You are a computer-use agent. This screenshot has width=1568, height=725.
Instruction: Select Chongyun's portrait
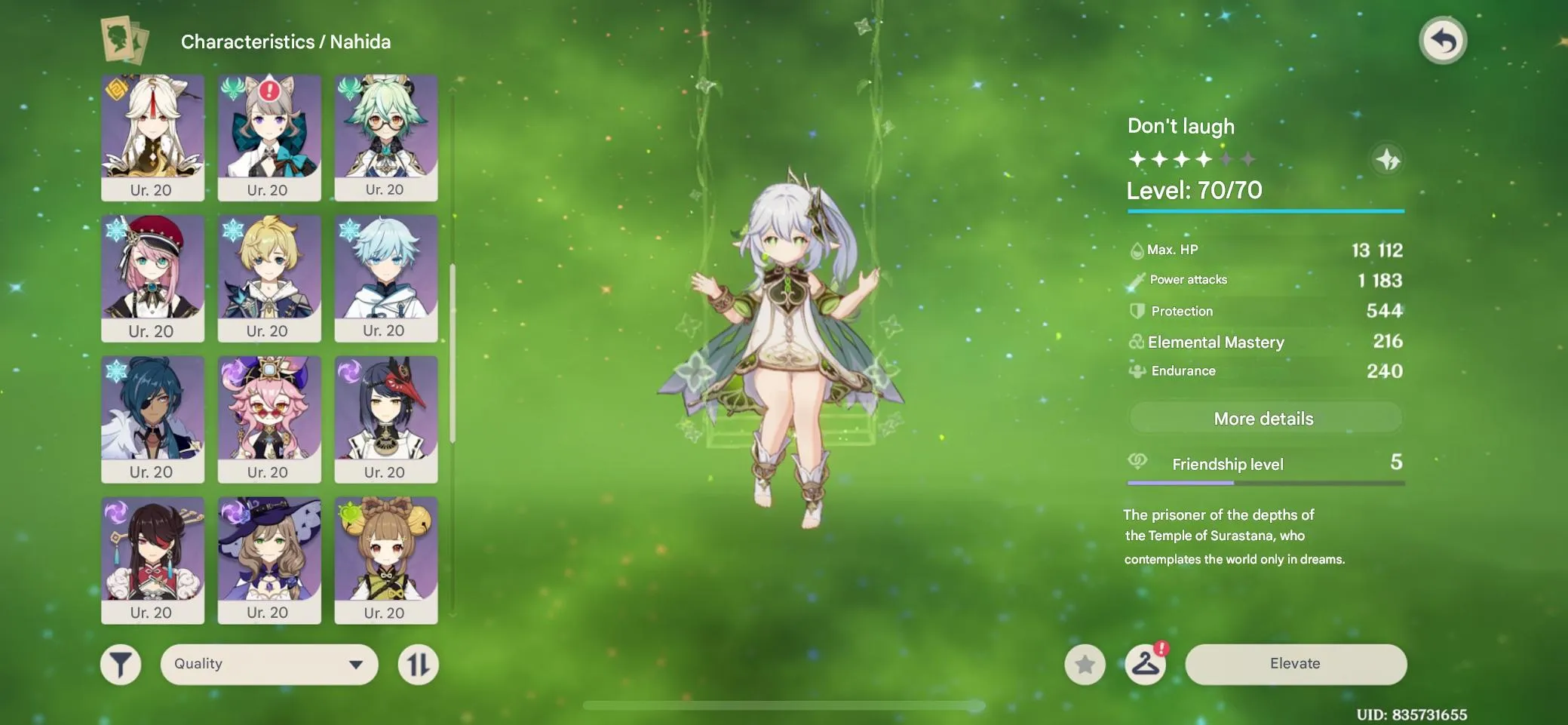tap(386, 278)
